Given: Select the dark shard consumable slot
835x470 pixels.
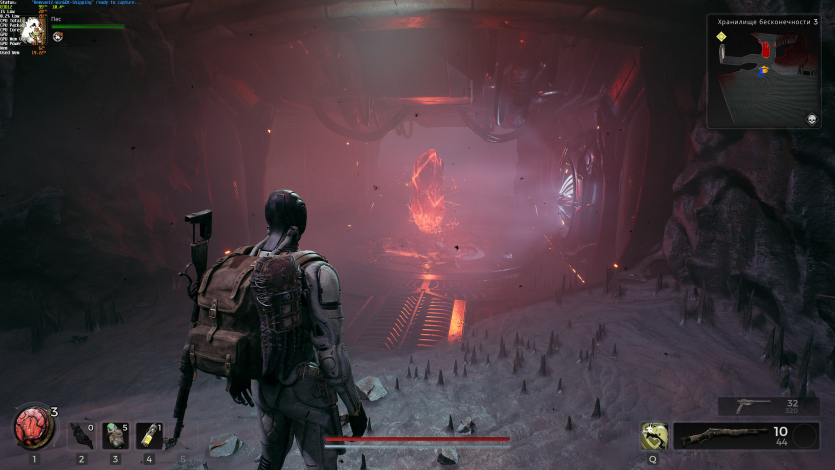Looking at the screenshot, I should pos(82,435).
